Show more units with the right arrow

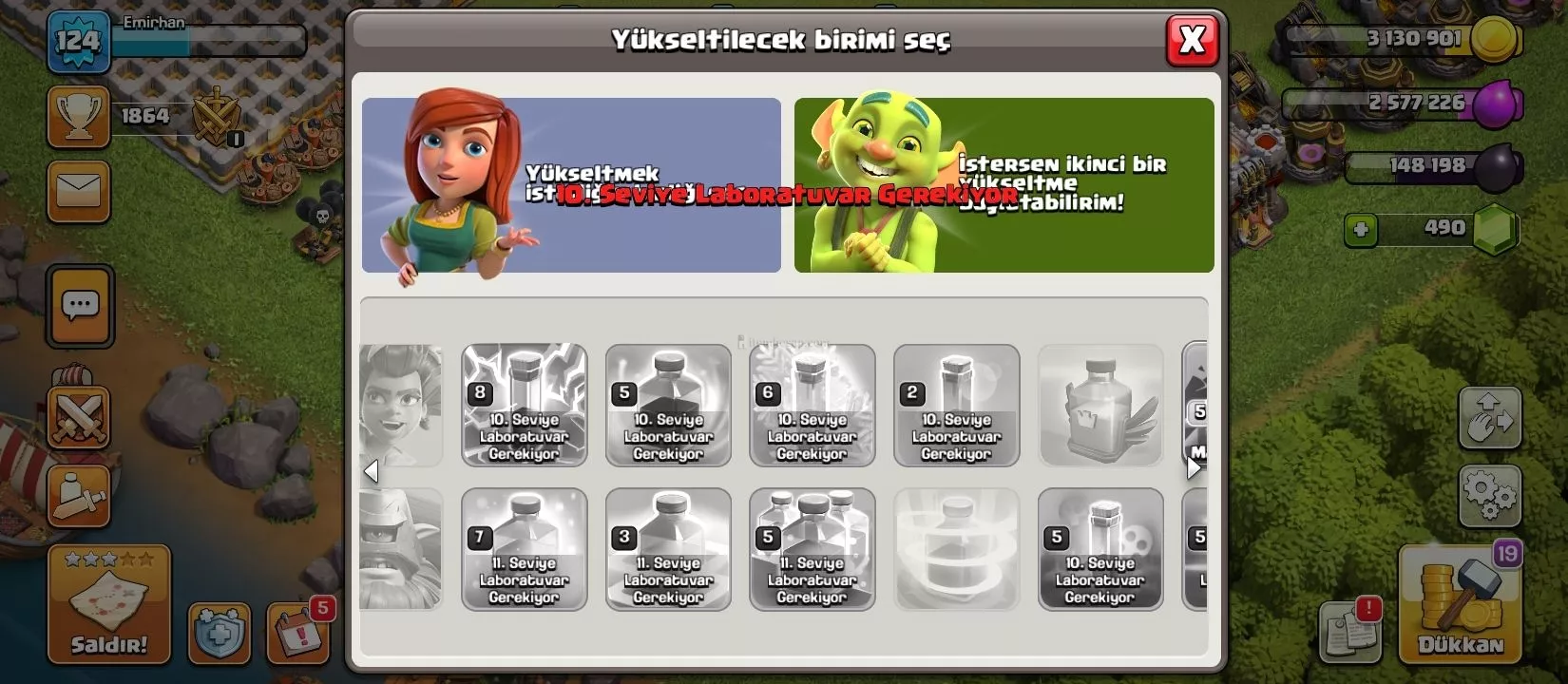point(1194,467)
